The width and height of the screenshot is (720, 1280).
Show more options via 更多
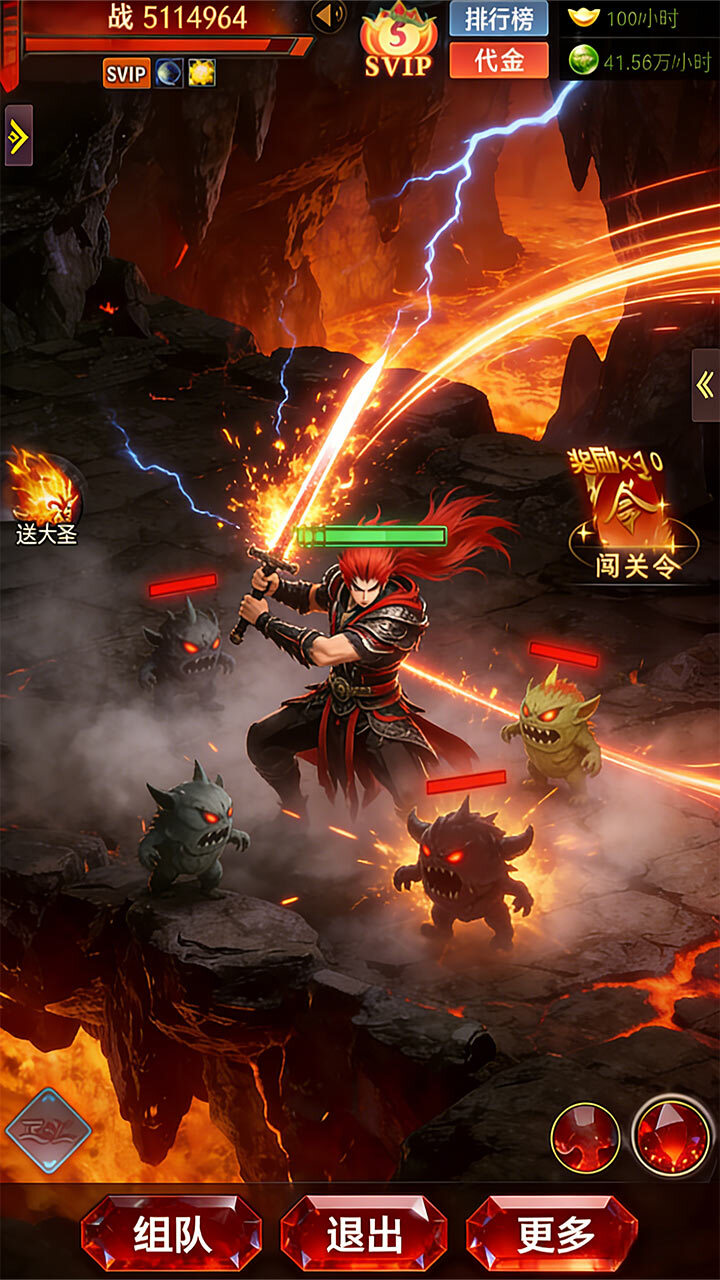point(552,1234)
